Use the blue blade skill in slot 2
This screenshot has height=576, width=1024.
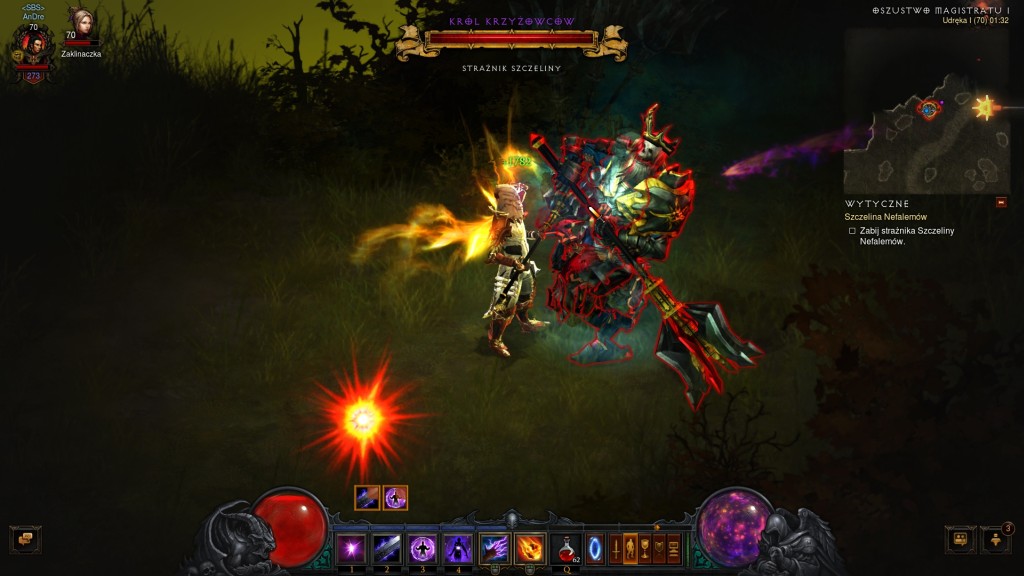pyautogui.click(x=387, y=549)
